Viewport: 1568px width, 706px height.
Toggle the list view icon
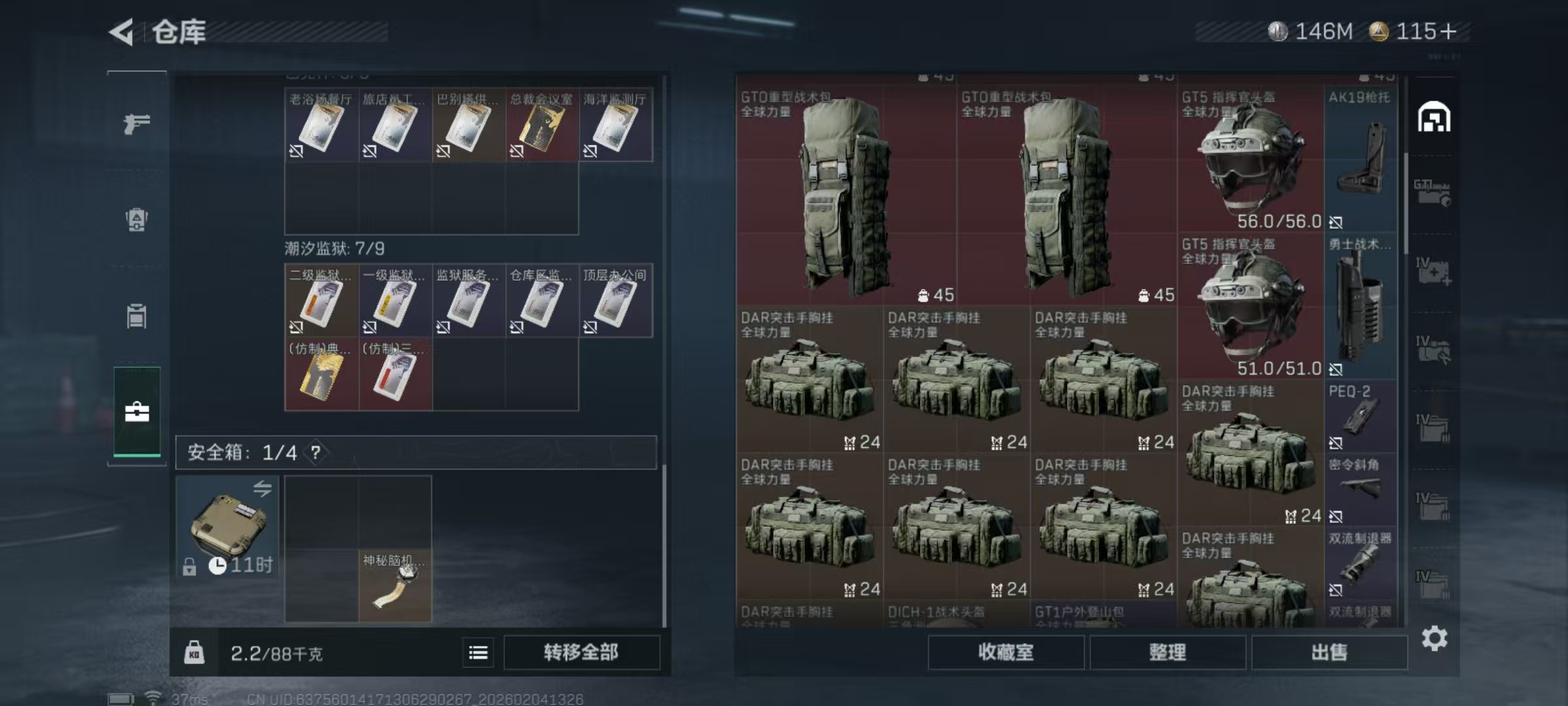(x=478, y=652)
